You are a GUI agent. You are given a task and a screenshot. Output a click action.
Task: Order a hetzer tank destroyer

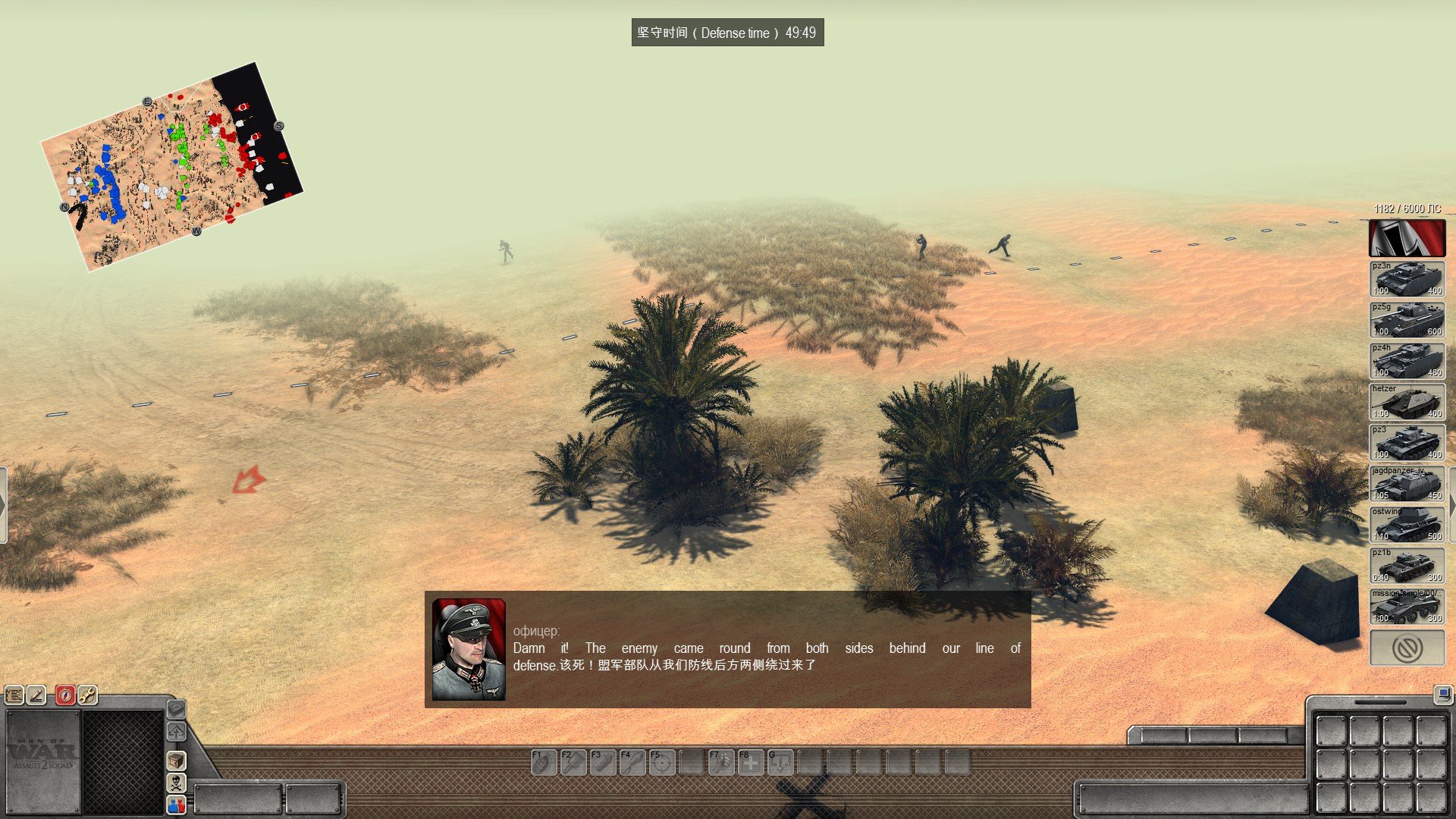point(1407,402)
